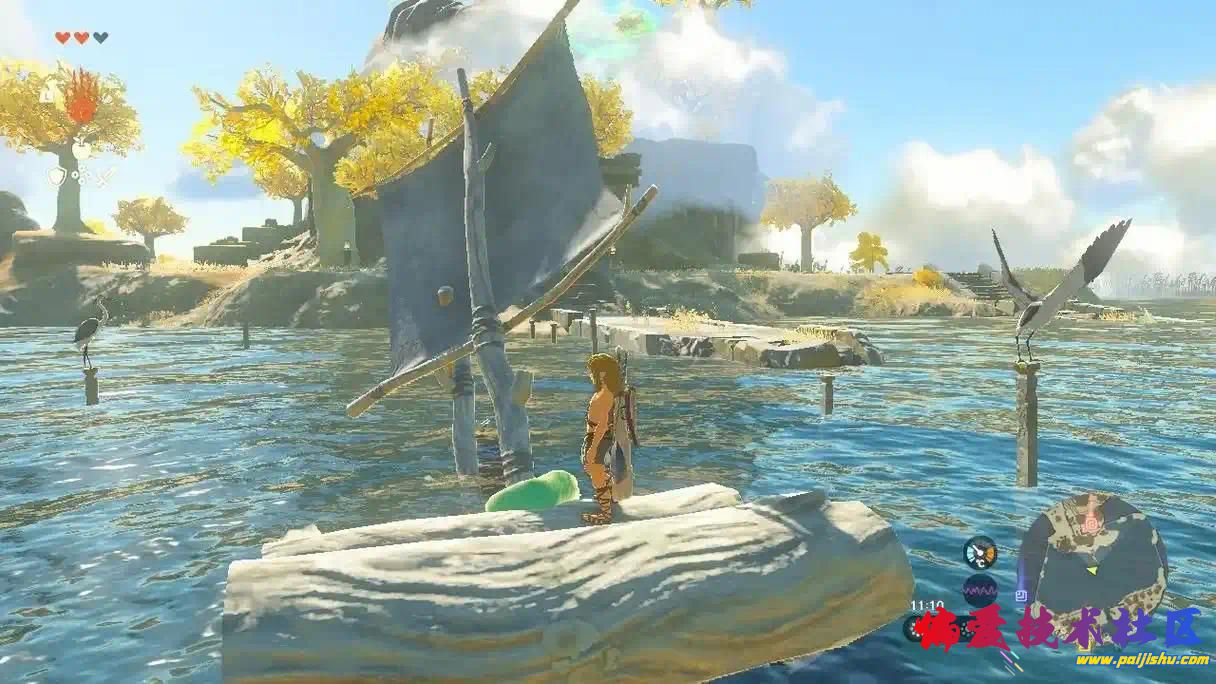Open the www.paijishu.com watermark link

click(x=1142, y=660)
